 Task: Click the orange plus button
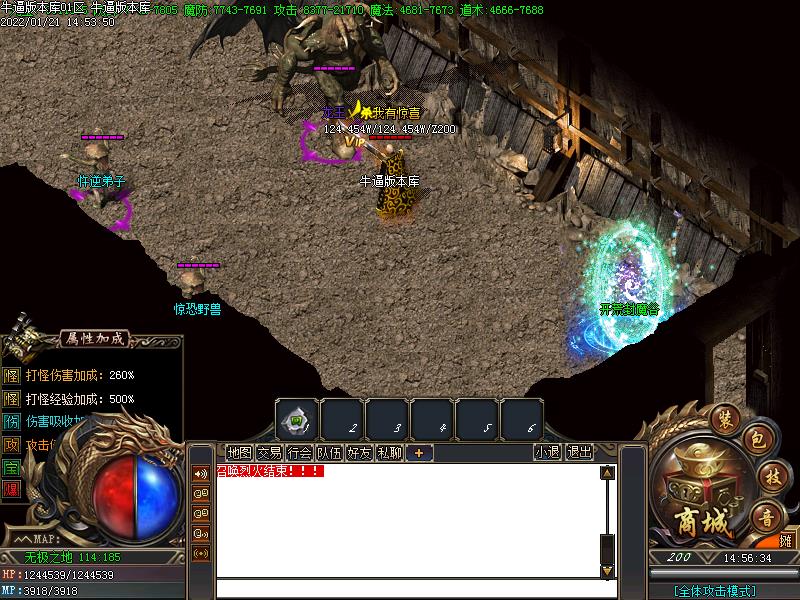click(x=419, y=453)
